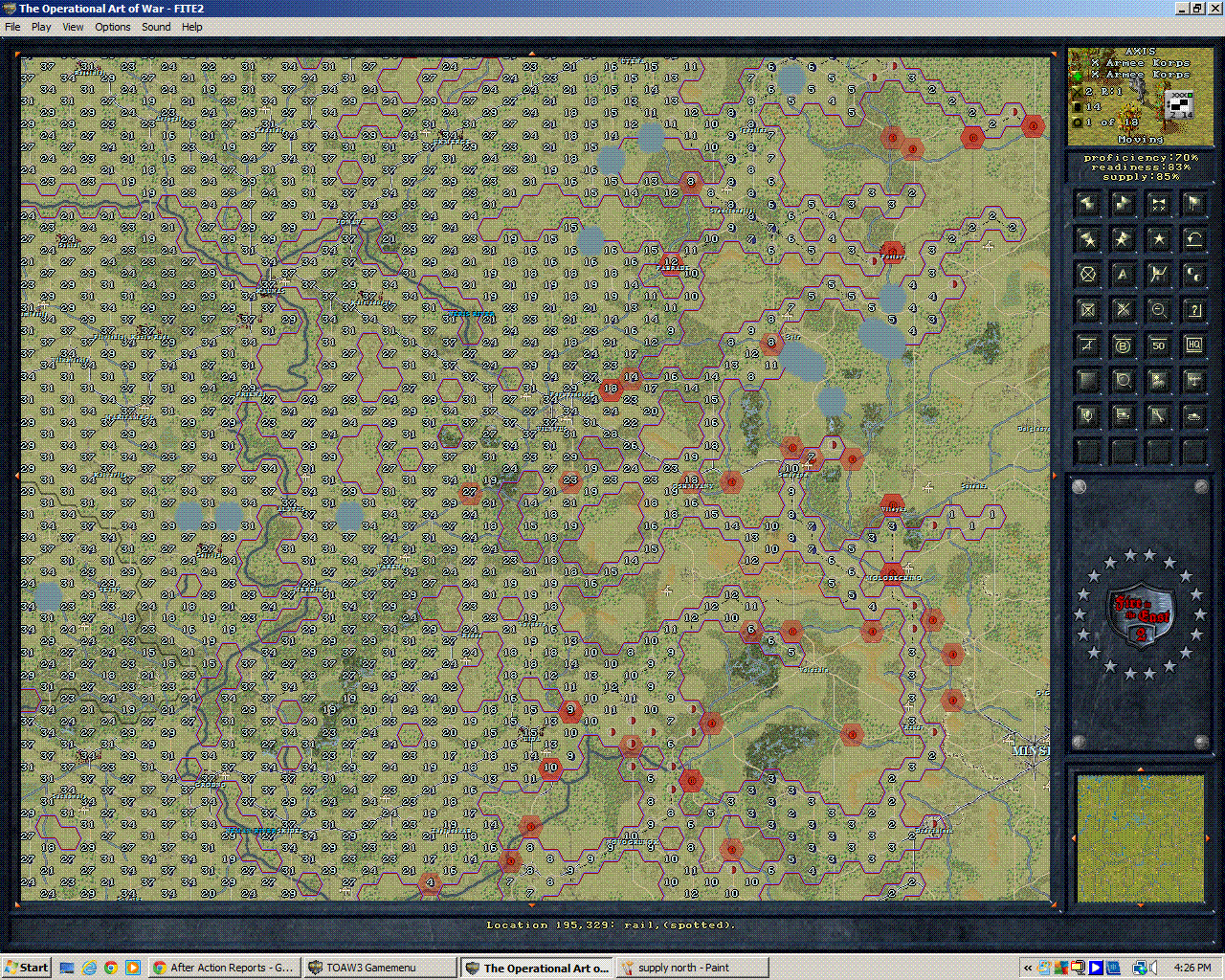Select the A toolbar icon
The width and height of the screenshot is (1225, 980).
point(1123,276)
